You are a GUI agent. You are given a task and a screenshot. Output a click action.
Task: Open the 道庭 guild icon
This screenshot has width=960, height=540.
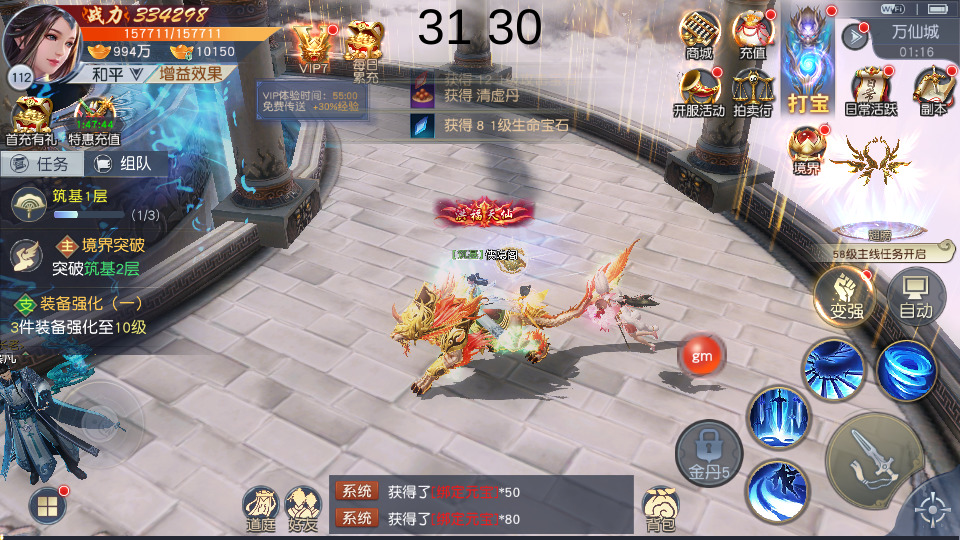[260, 508]
